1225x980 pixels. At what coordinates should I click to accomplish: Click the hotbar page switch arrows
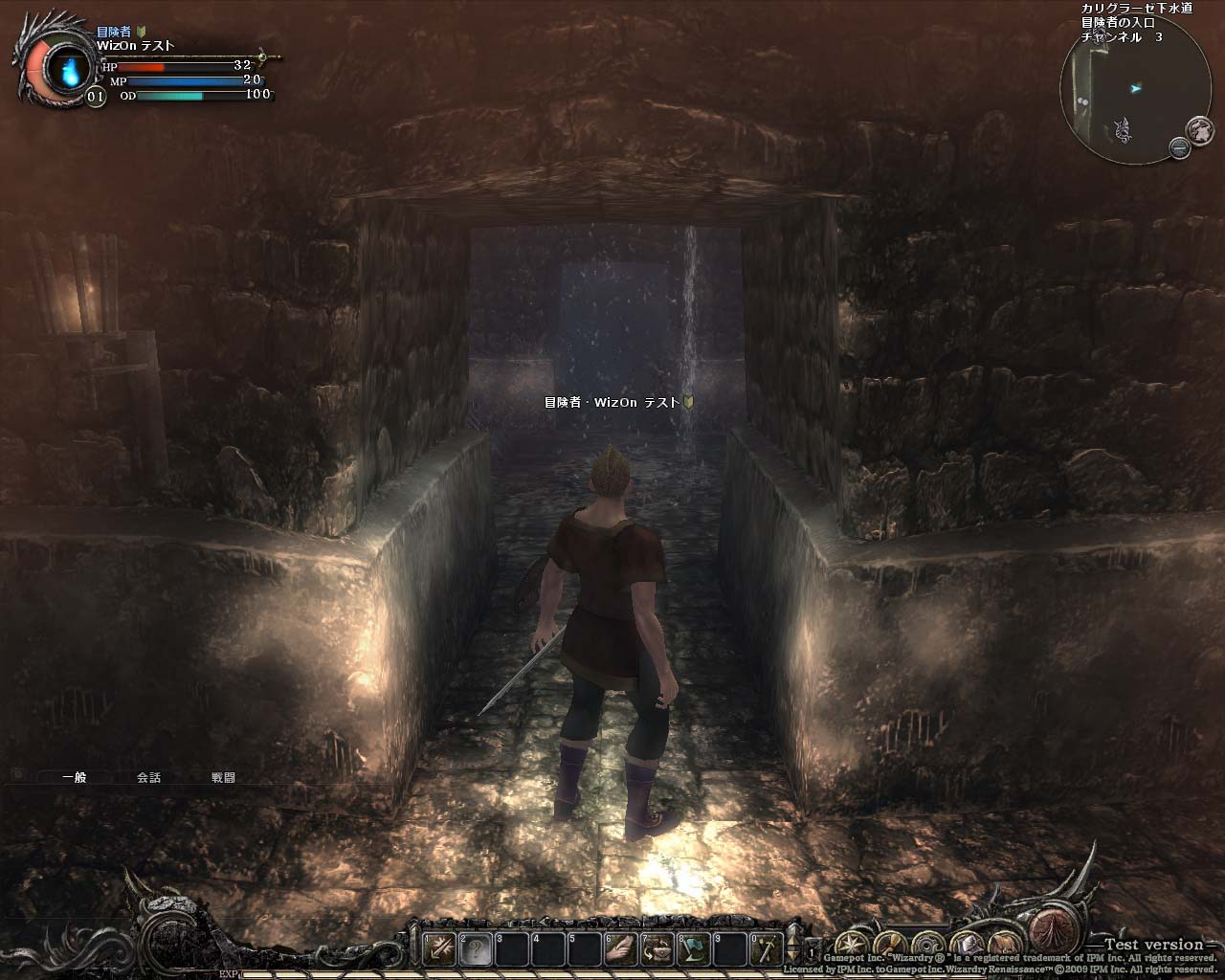(791, 949)
